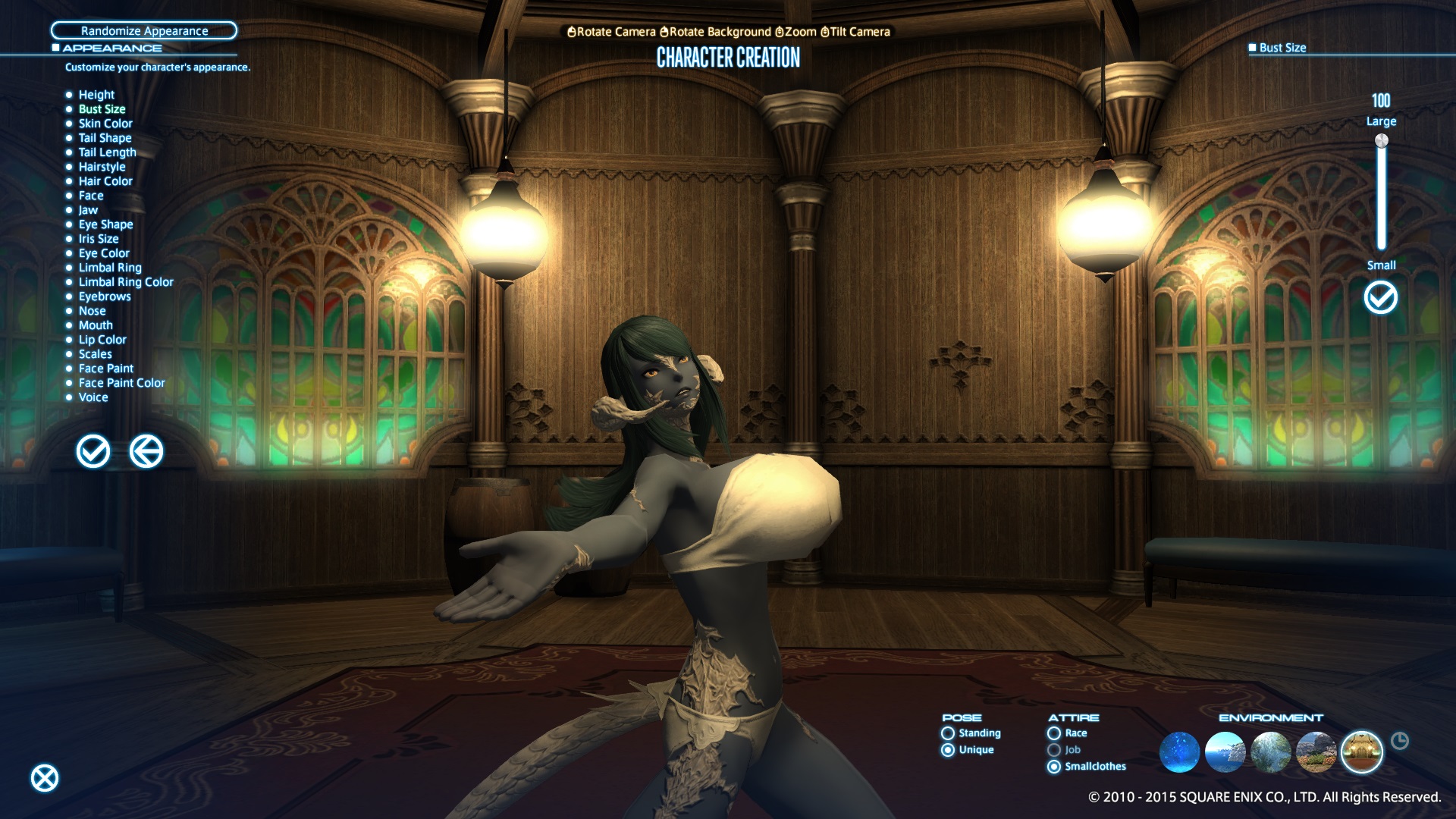Click the Randomize Appearance button
The image size is (1456, 819).
point(144,31)
